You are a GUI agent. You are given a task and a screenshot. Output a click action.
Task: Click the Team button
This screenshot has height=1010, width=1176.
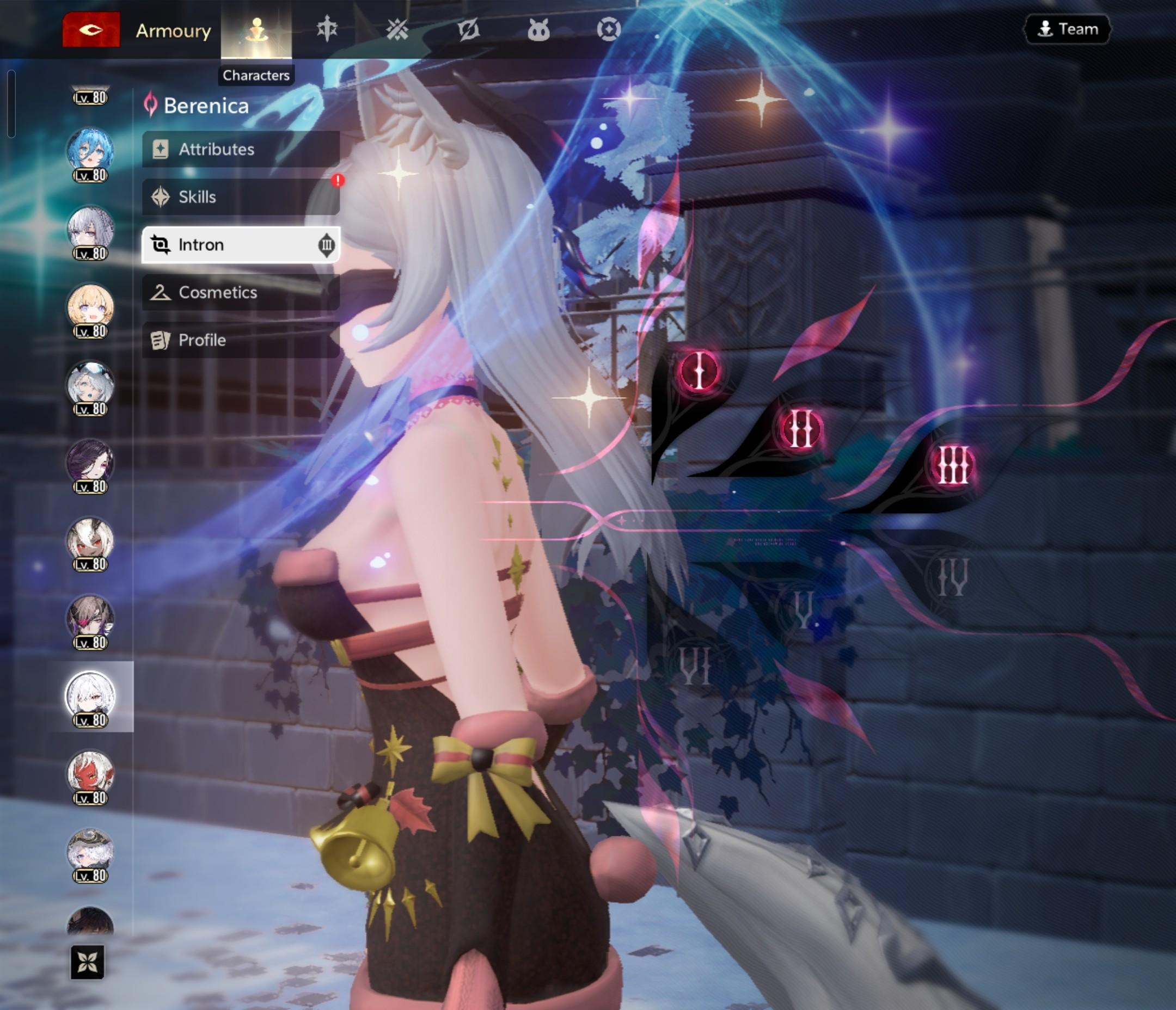[x=1067, y=29]
